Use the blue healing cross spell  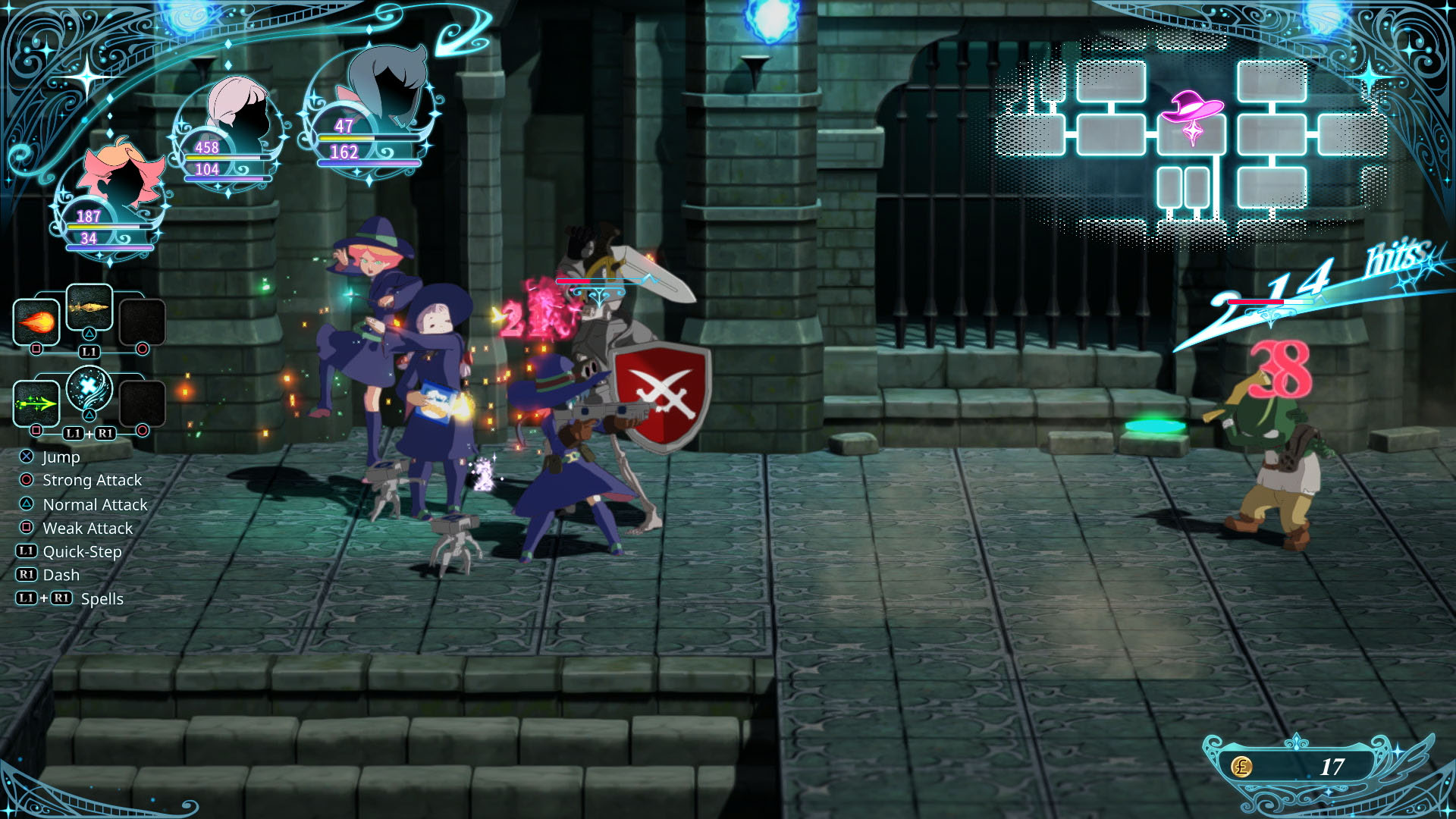[x=89, y=388]
